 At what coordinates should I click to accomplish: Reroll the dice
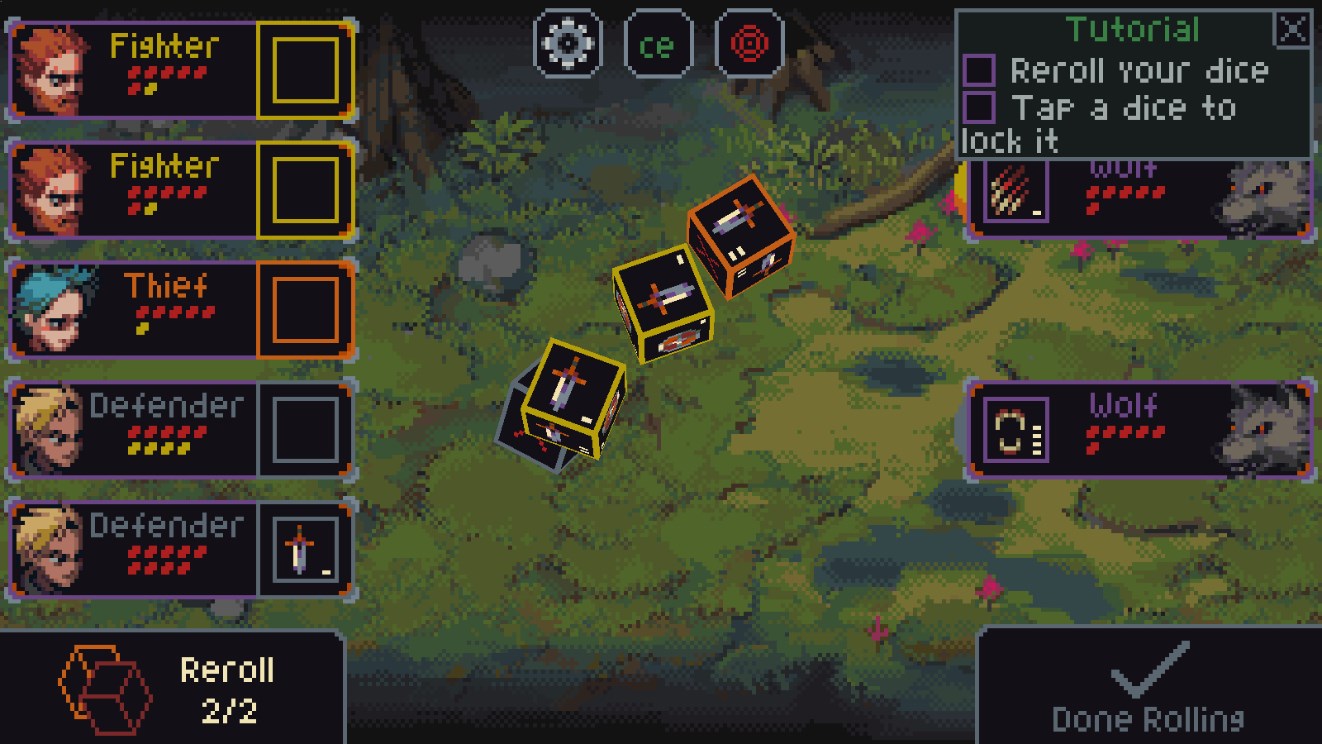tap(172, 688)
